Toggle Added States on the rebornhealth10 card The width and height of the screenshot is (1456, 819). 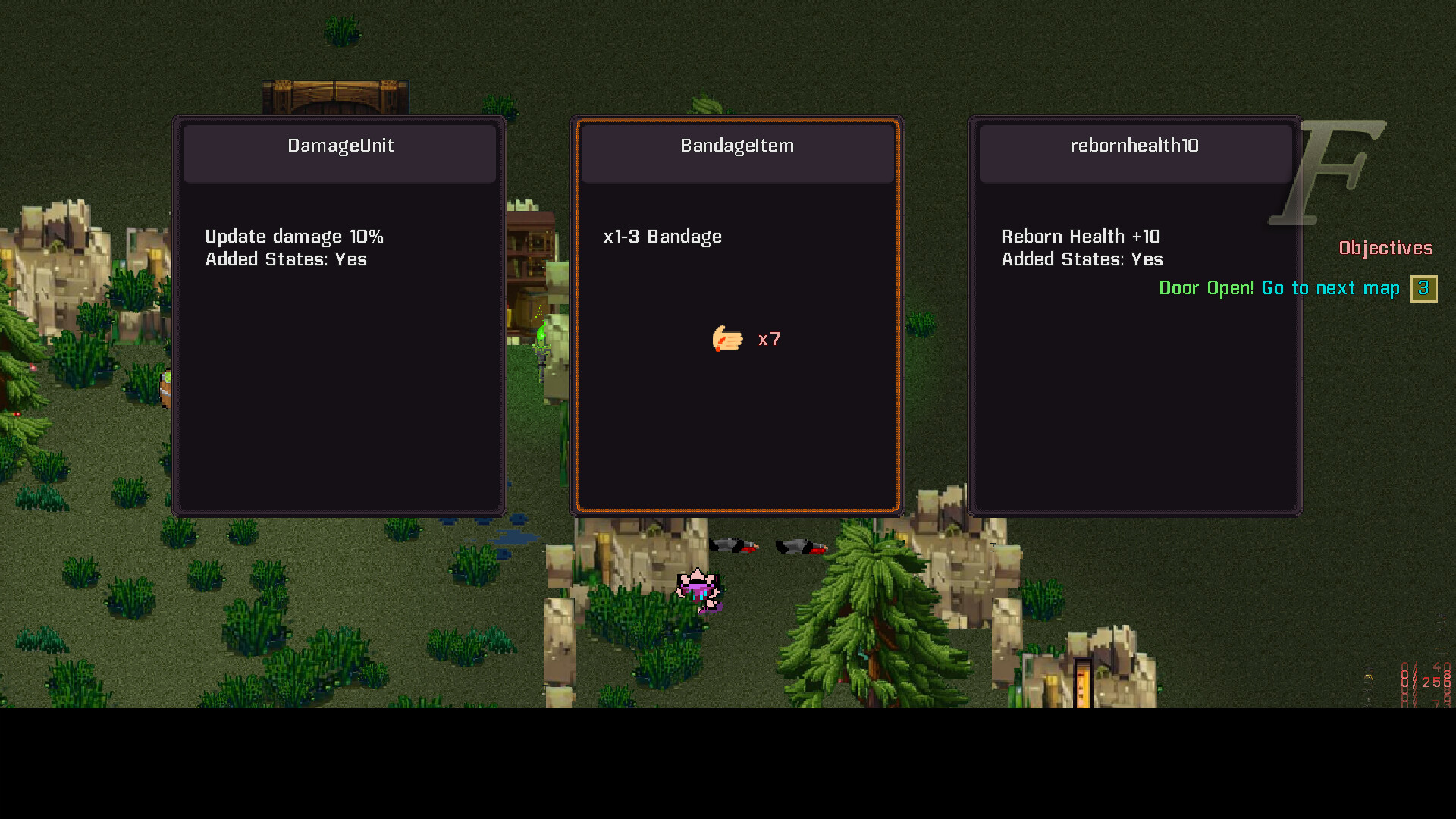[1081, 259]
